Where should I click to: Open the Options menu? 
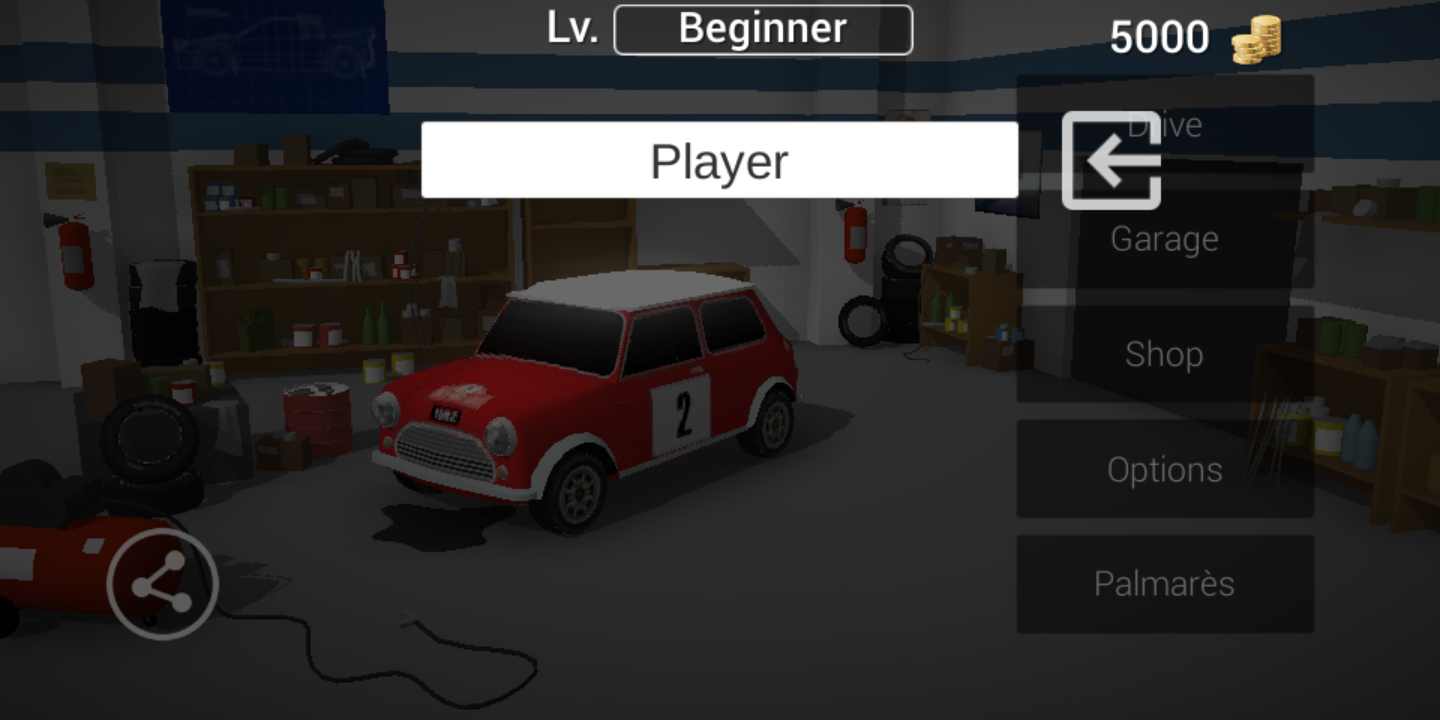tap(1165, 468)
